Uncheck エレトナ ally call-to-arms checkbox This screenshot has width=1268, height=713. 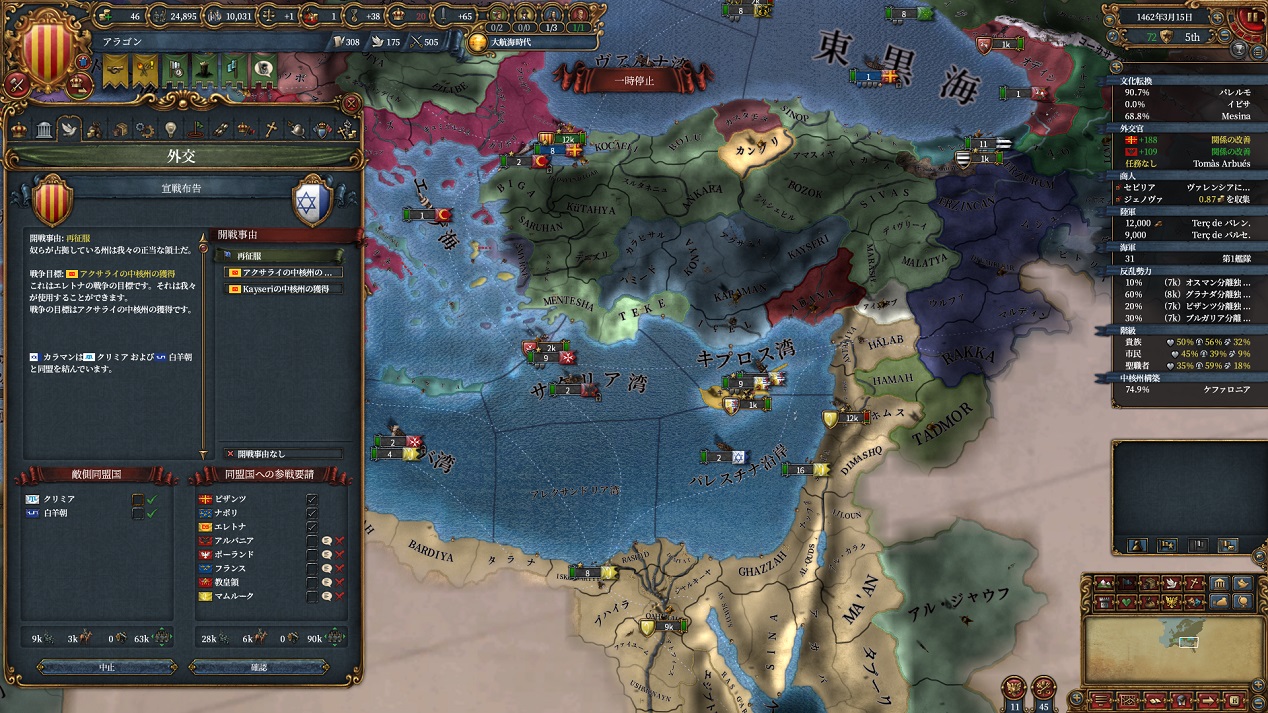(312, 527)
